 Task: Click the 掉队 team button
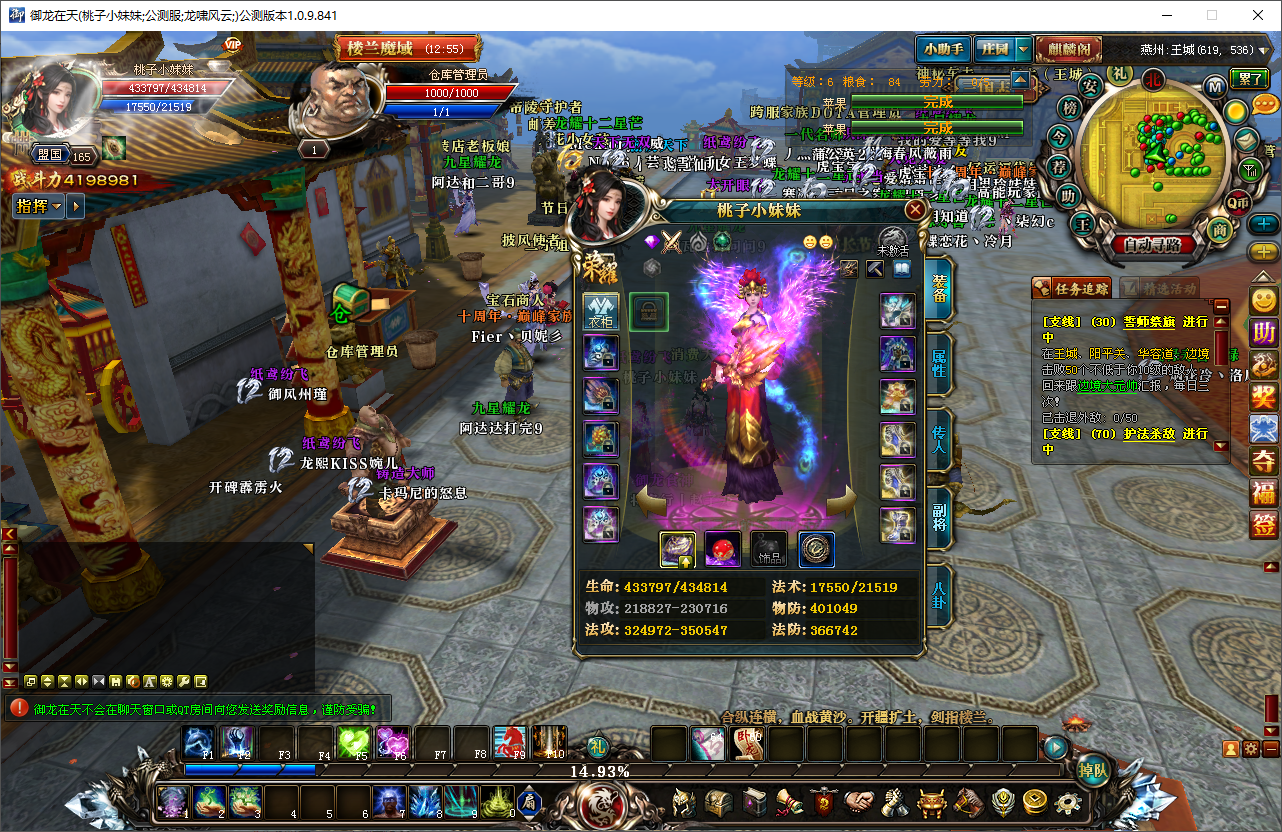[1093, 770]
